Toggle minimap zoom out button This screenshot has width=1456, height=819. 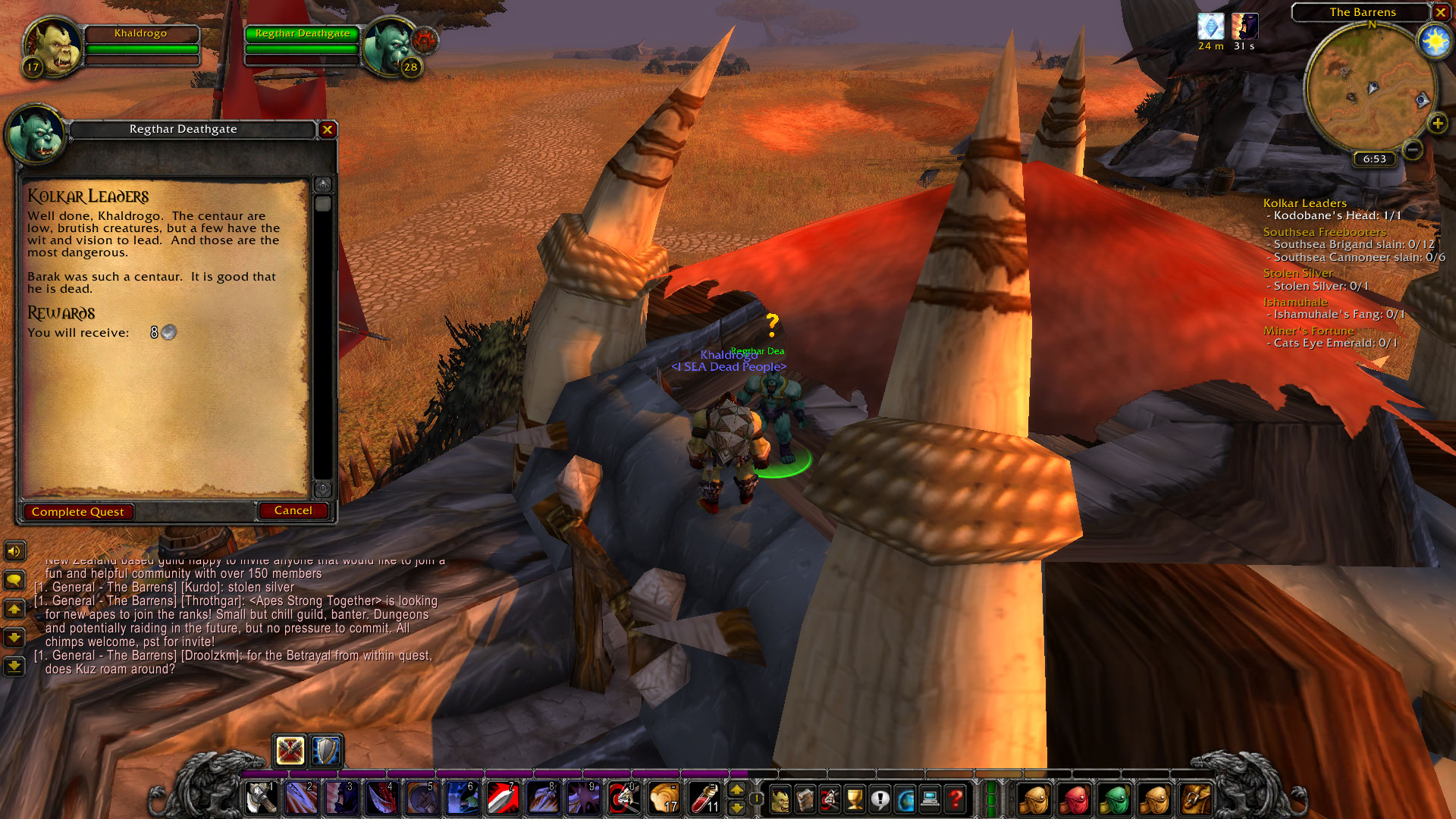pos(1412,150)
